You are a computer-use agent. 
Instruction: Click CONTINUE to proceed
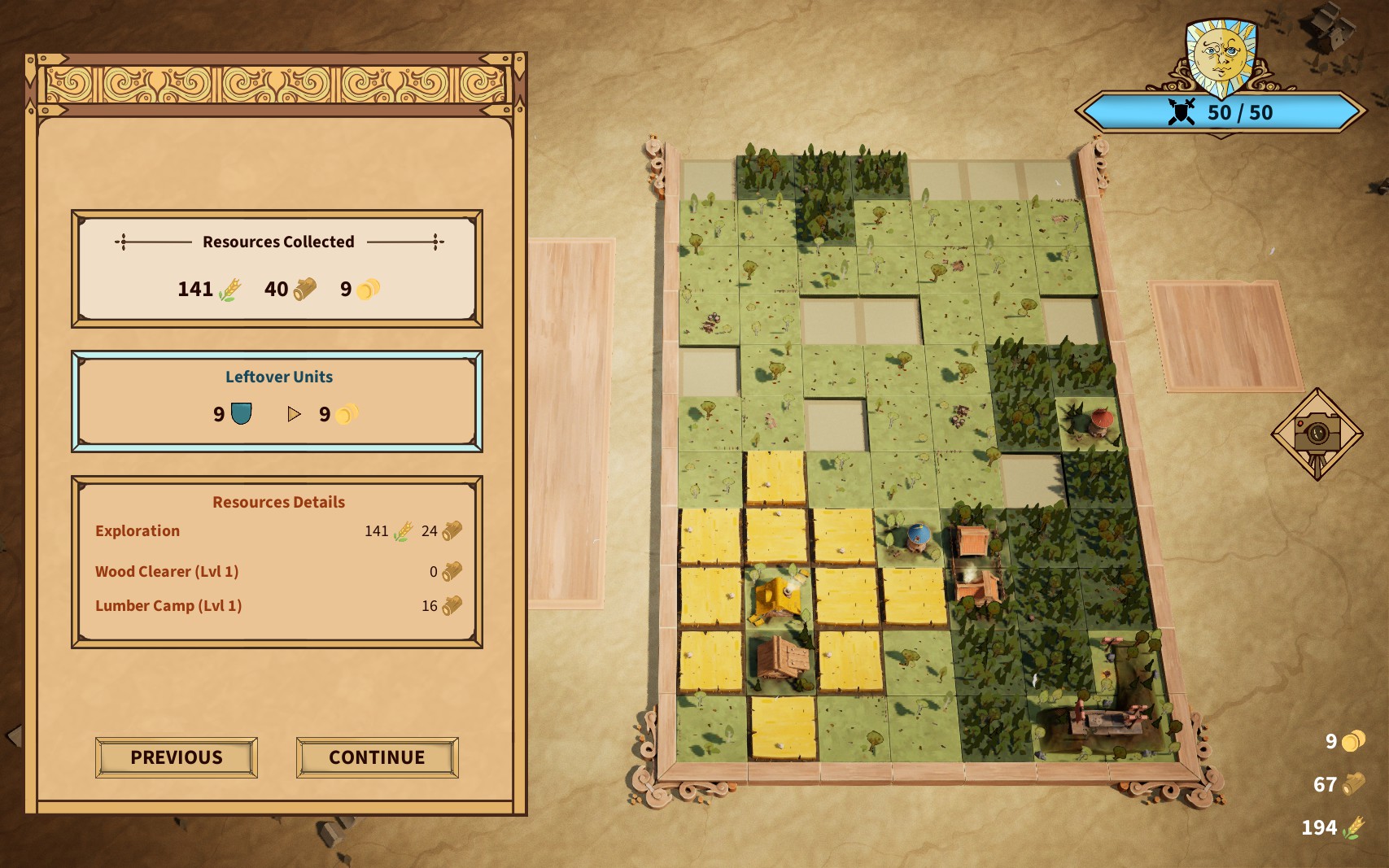click(x=377, y=757)
